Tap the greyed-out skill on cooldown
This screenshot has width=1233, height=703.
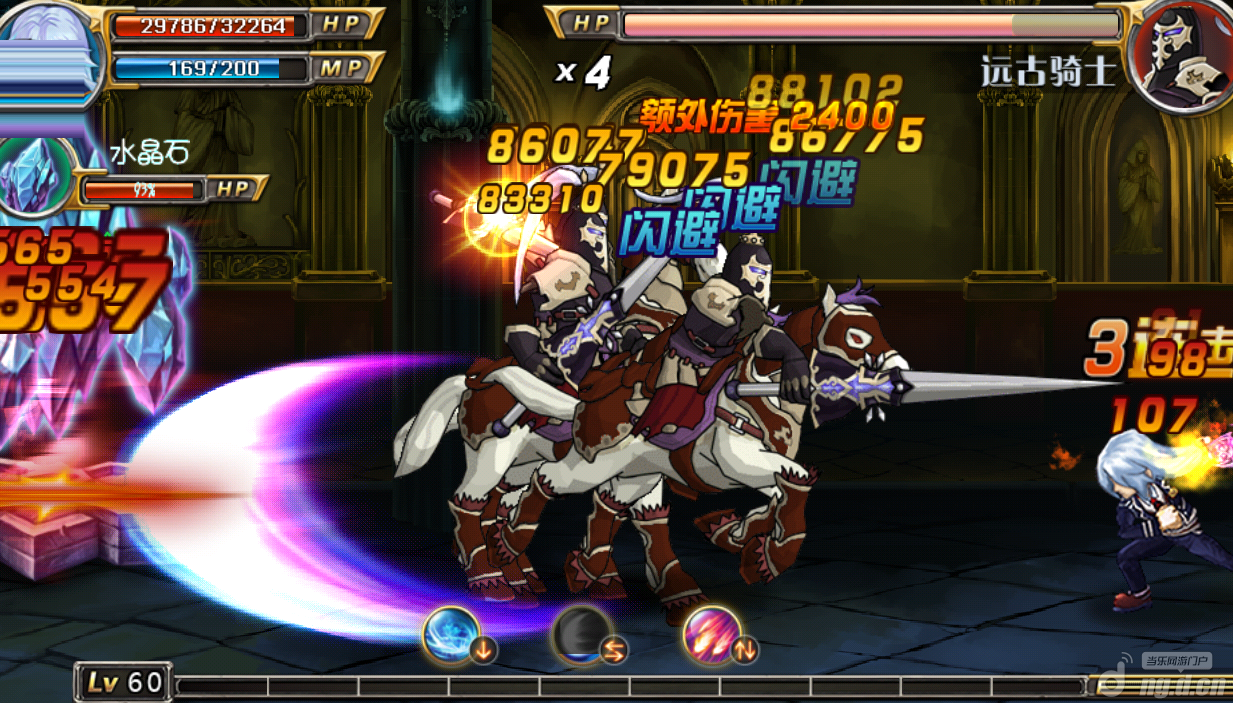tap(581, 634)
